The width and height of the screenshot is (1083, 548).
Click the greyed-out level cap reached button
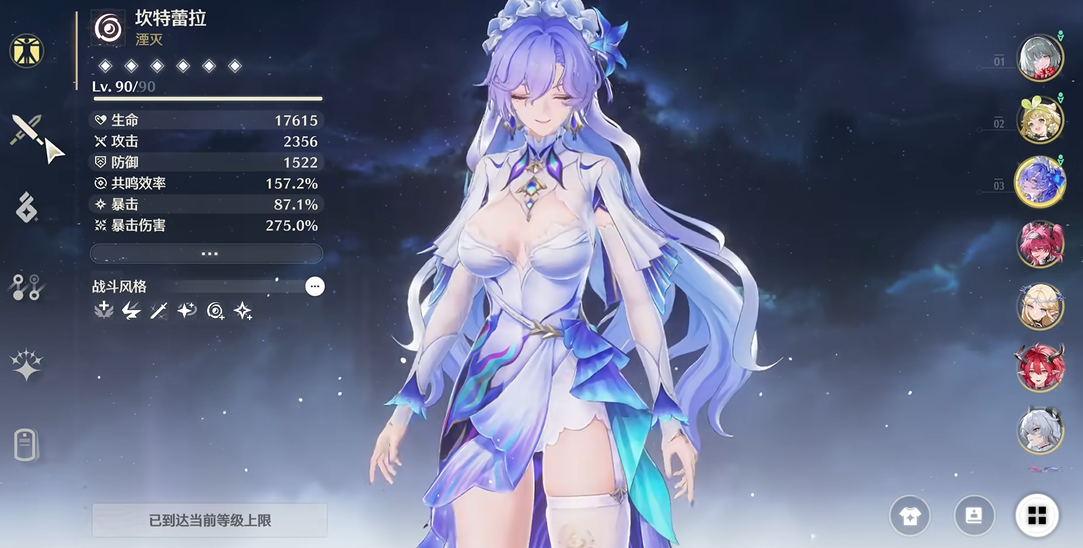point(209,521)
